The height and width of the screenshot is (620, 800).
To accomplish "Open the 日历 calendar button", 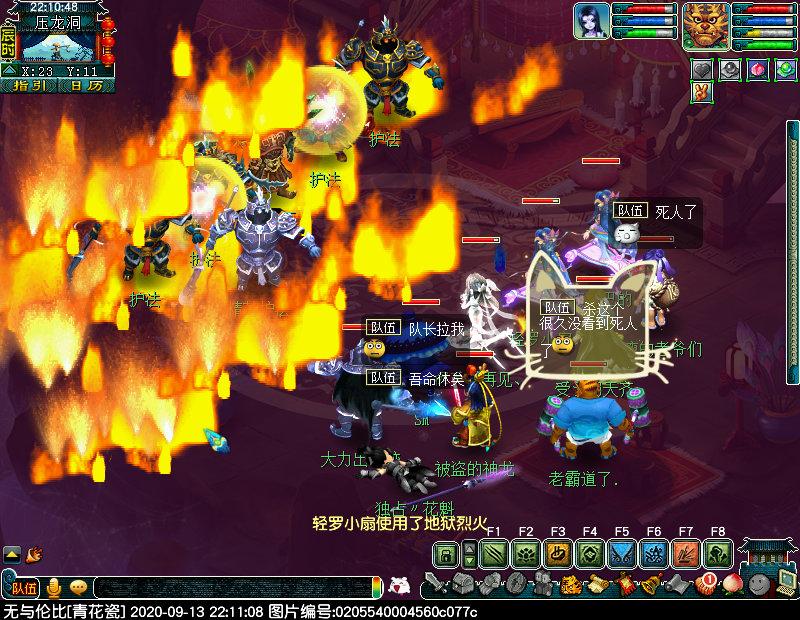I will click(86, 86).
